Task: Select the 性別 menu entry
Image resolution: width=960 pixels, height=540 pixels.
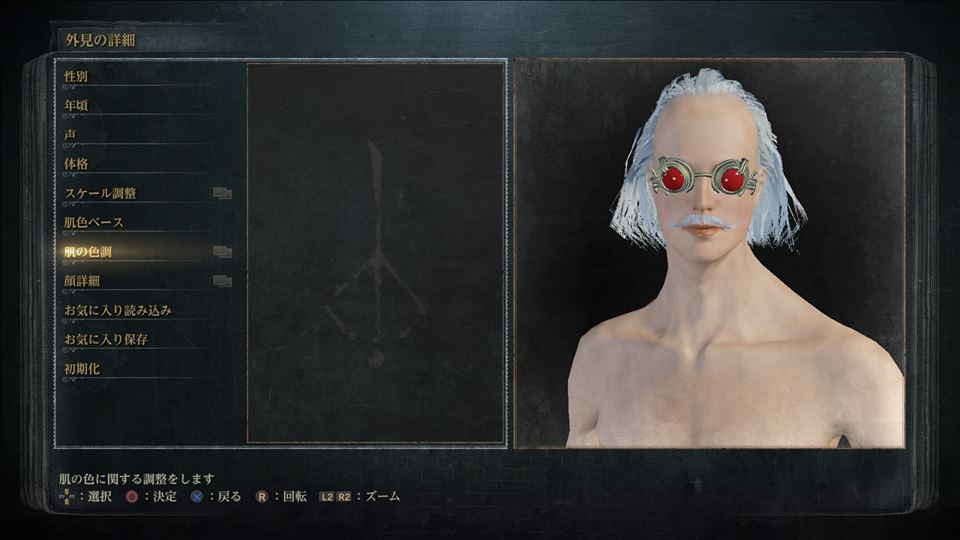Action: click(x=76, y=76)
